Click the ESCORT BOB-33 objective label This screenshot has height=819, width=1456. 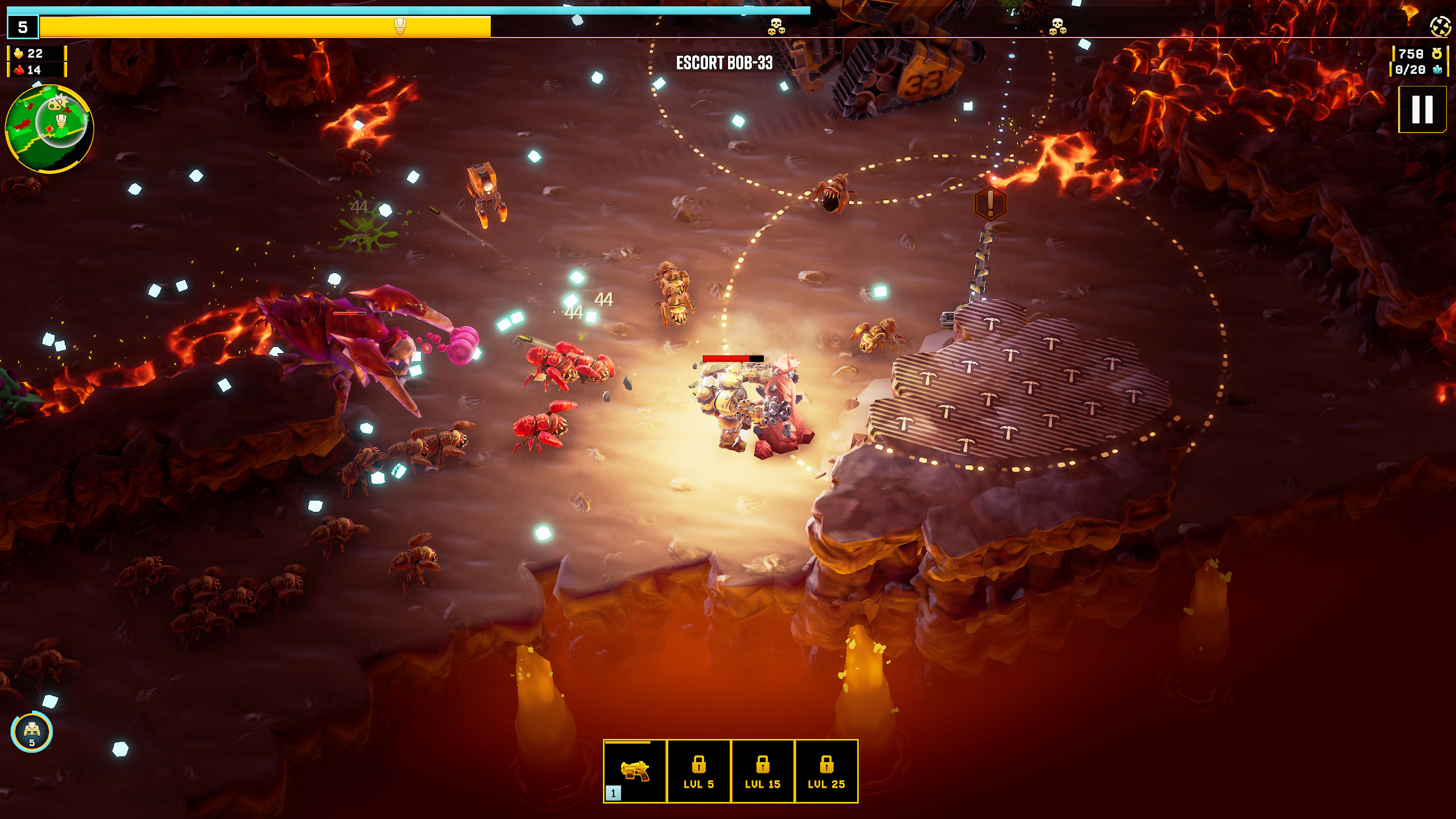[x=724, y=63]
